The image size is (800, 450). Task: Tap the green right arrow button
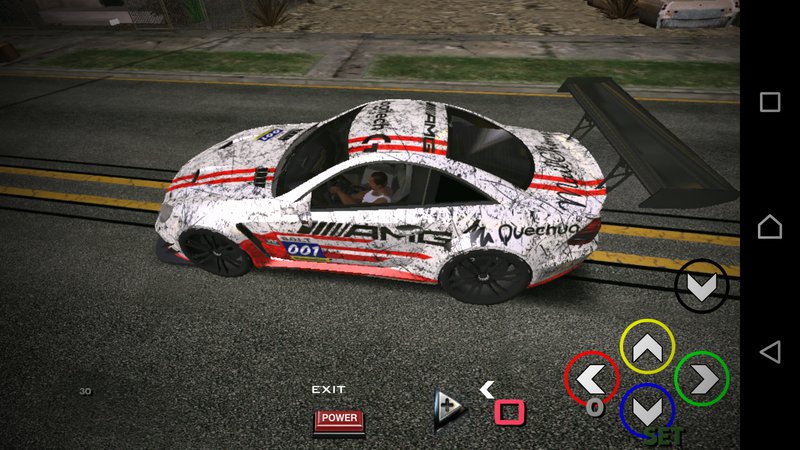pos(701,379)
